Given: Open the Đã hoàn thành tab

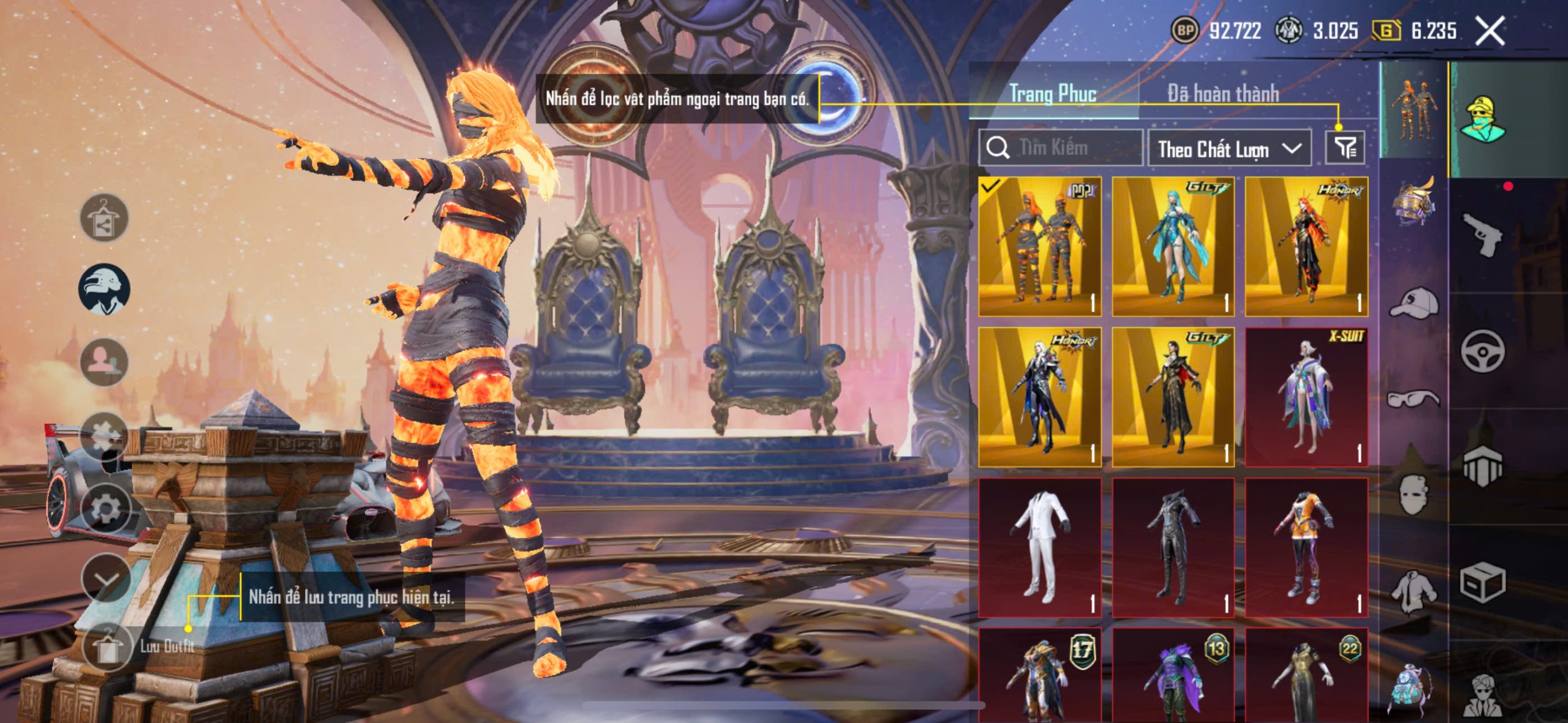Looking at the screenshot, I should click(x=1223, y=94).
